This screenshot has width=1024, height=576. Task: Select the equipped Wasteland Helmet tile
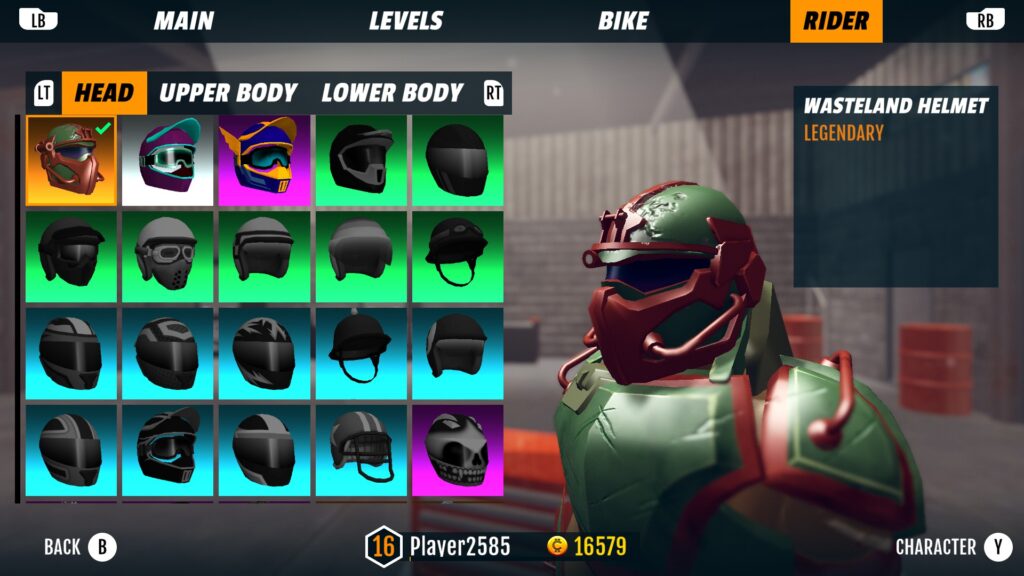coord(70,160)
